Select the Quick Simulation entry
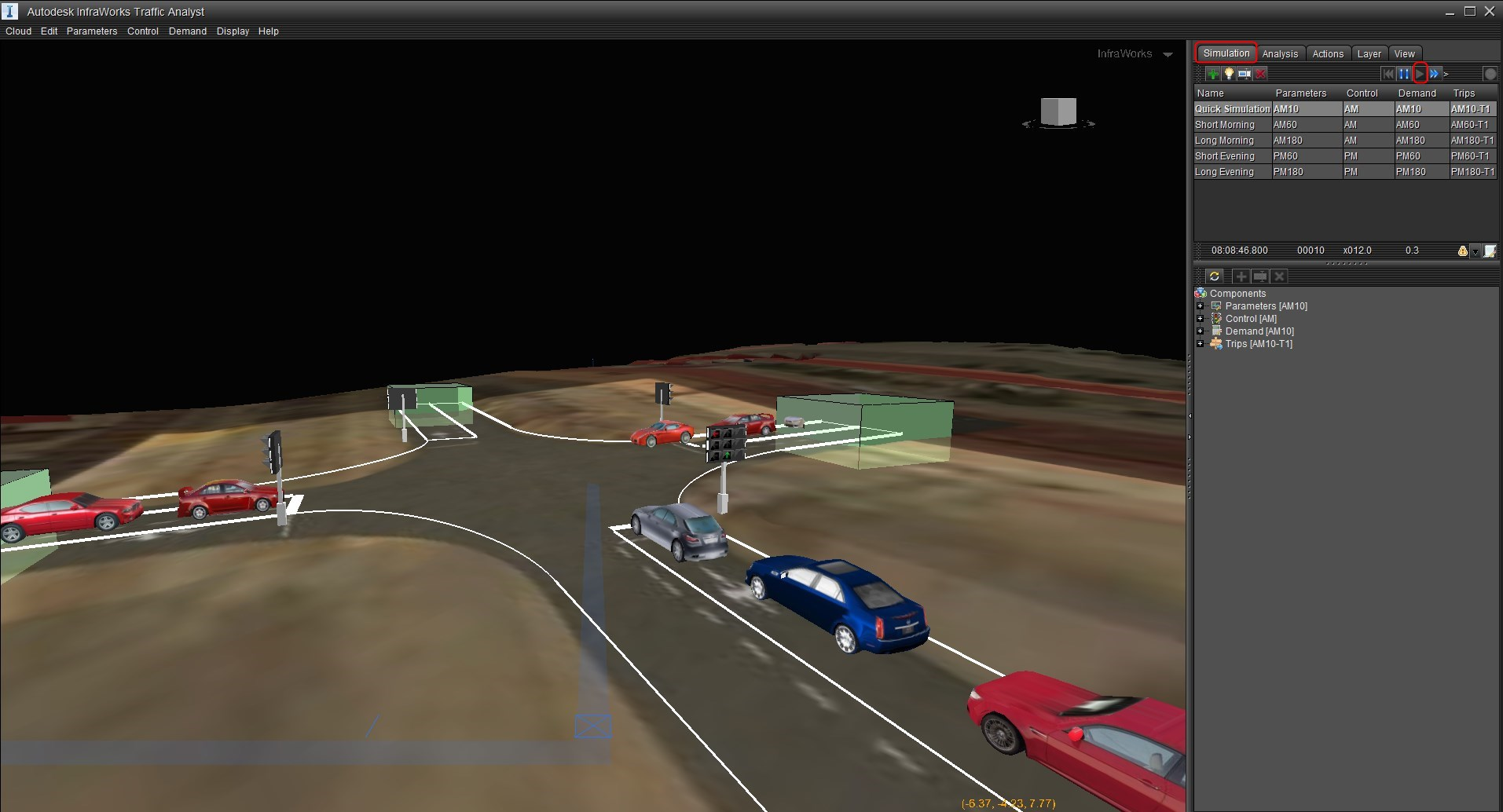The image size is (1503, 812). pyautogui.click(x=1231, y=108)
